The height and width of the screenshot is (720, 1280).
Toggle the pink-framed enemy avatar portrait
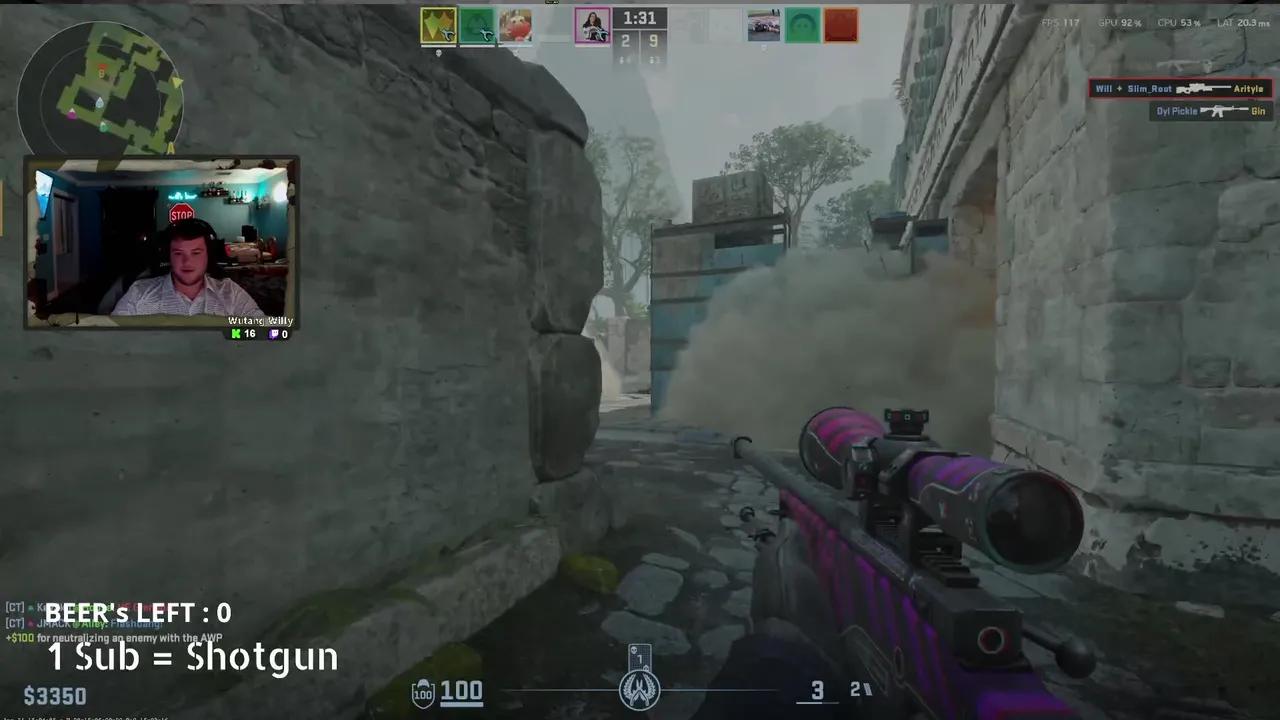coord(593,25)
